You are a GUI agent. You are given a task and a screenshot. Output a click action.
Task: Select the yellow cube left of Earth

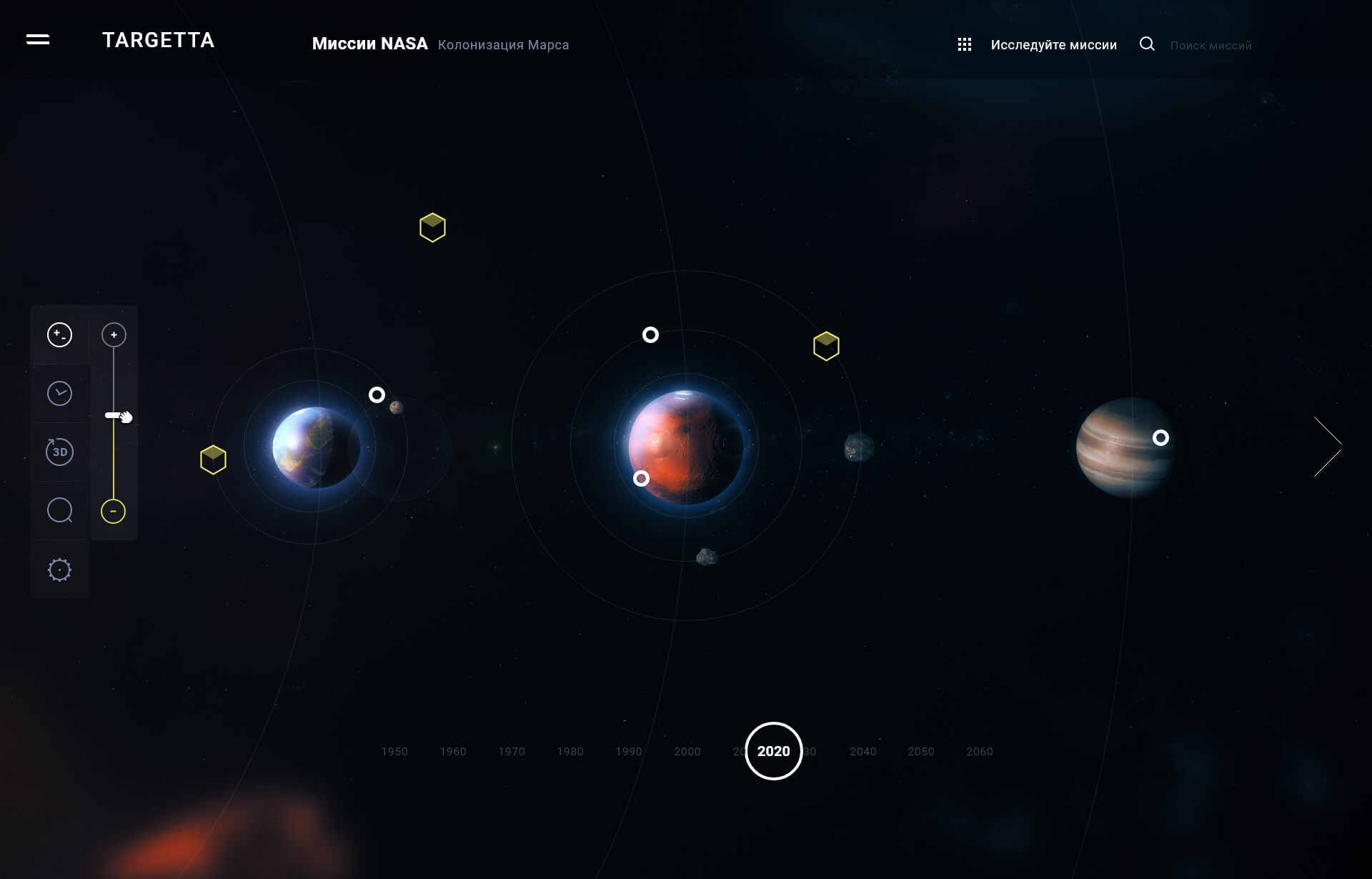[x=213, y=460]
